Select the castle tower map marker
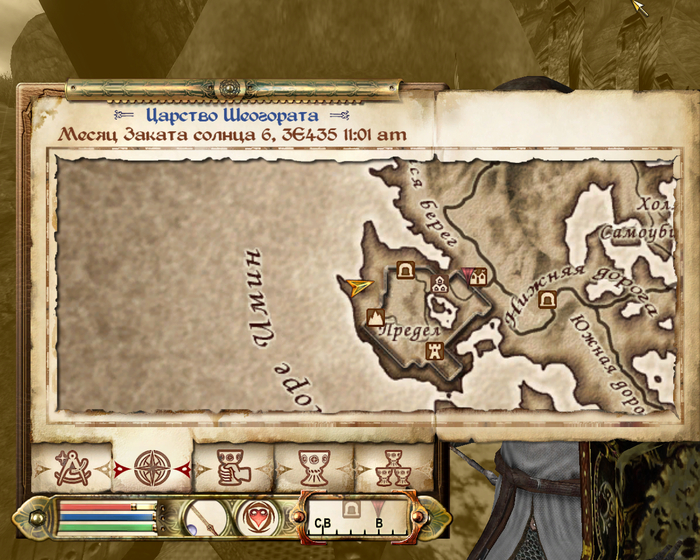 (435, 351)
